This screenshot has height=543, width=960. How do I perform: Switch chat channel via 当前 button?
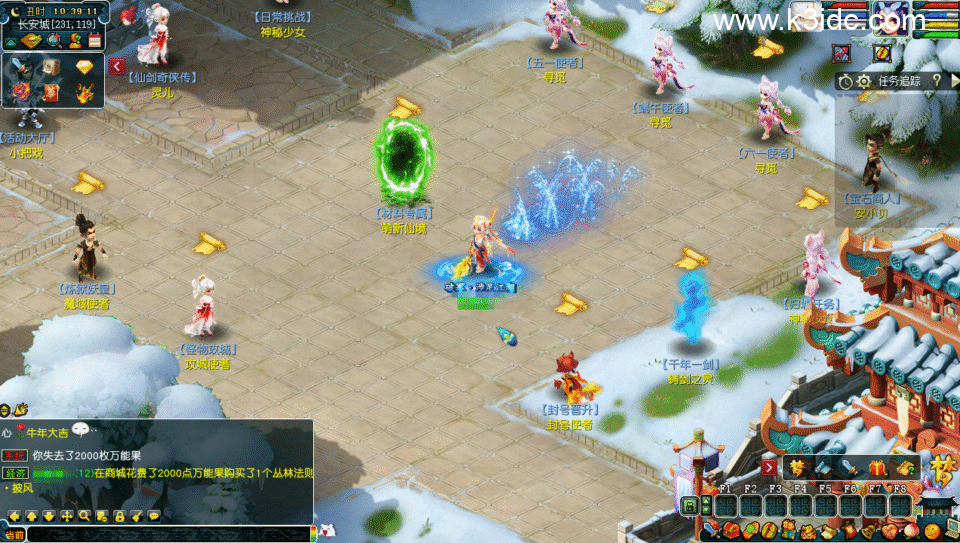point(13,535)
